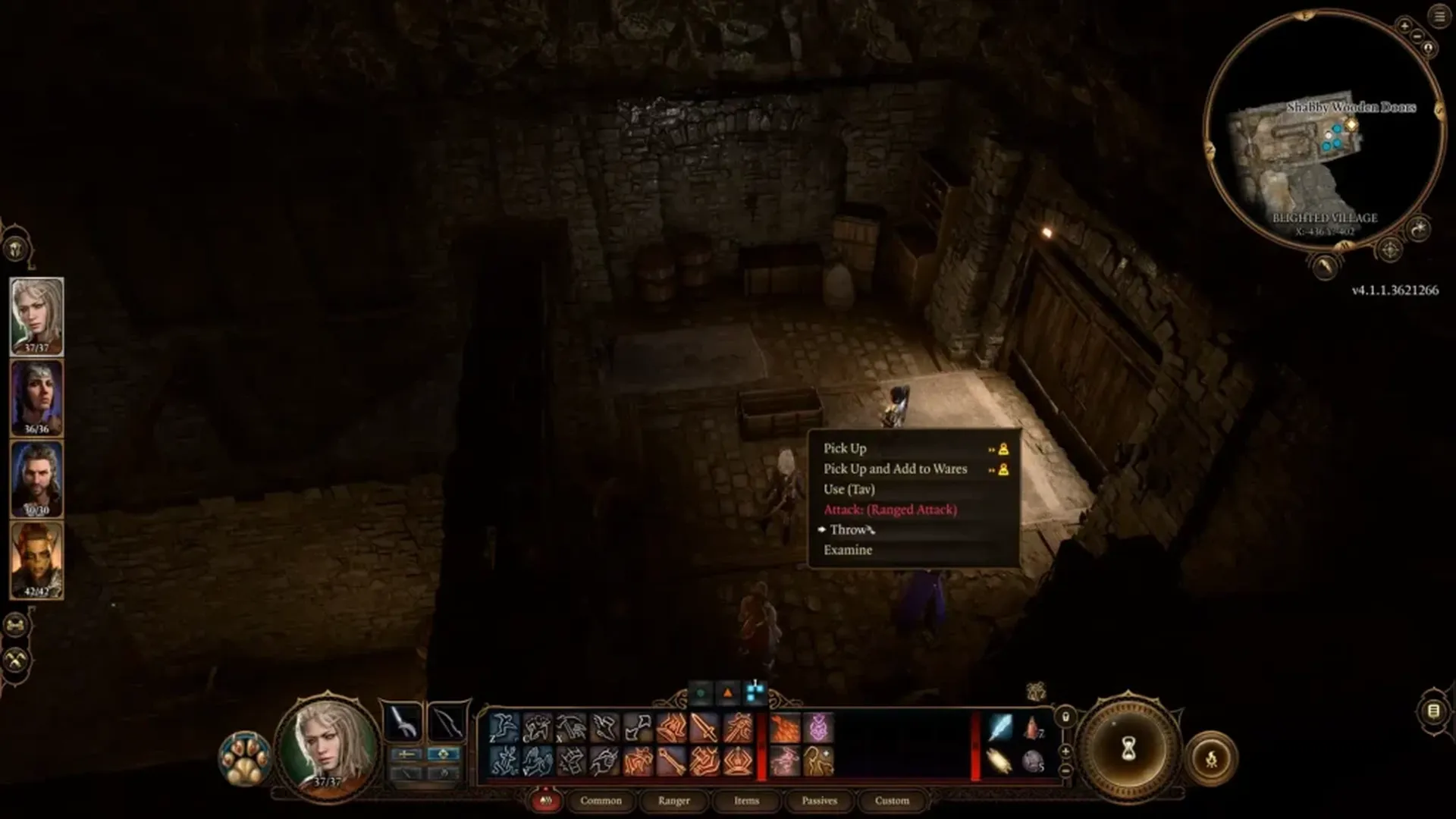
Task: Click Pick Up and Add to Wares
Action: point(895,469)
